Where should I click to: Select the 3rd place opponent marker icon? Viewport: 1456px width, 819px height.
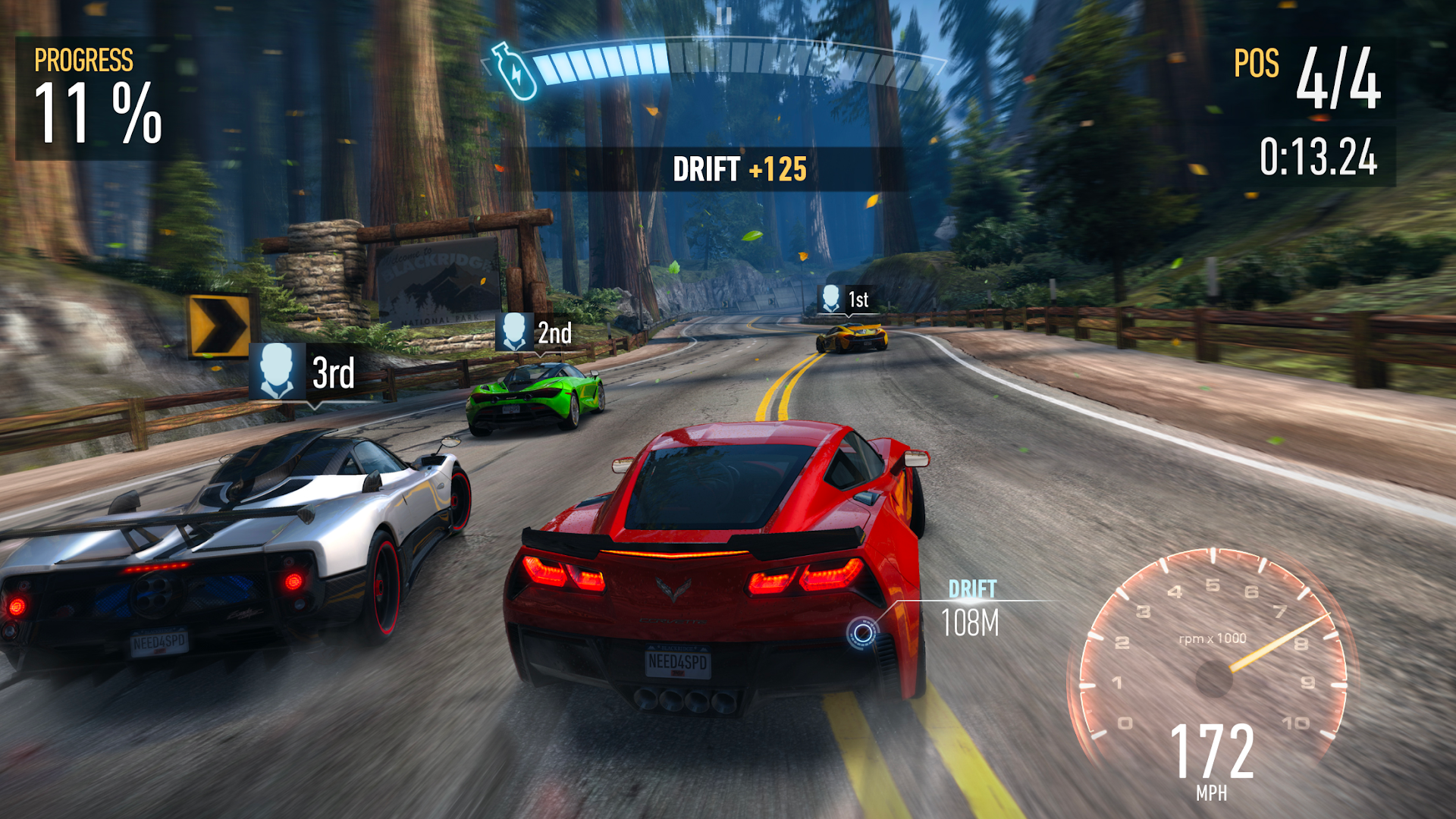pos(278,369)
